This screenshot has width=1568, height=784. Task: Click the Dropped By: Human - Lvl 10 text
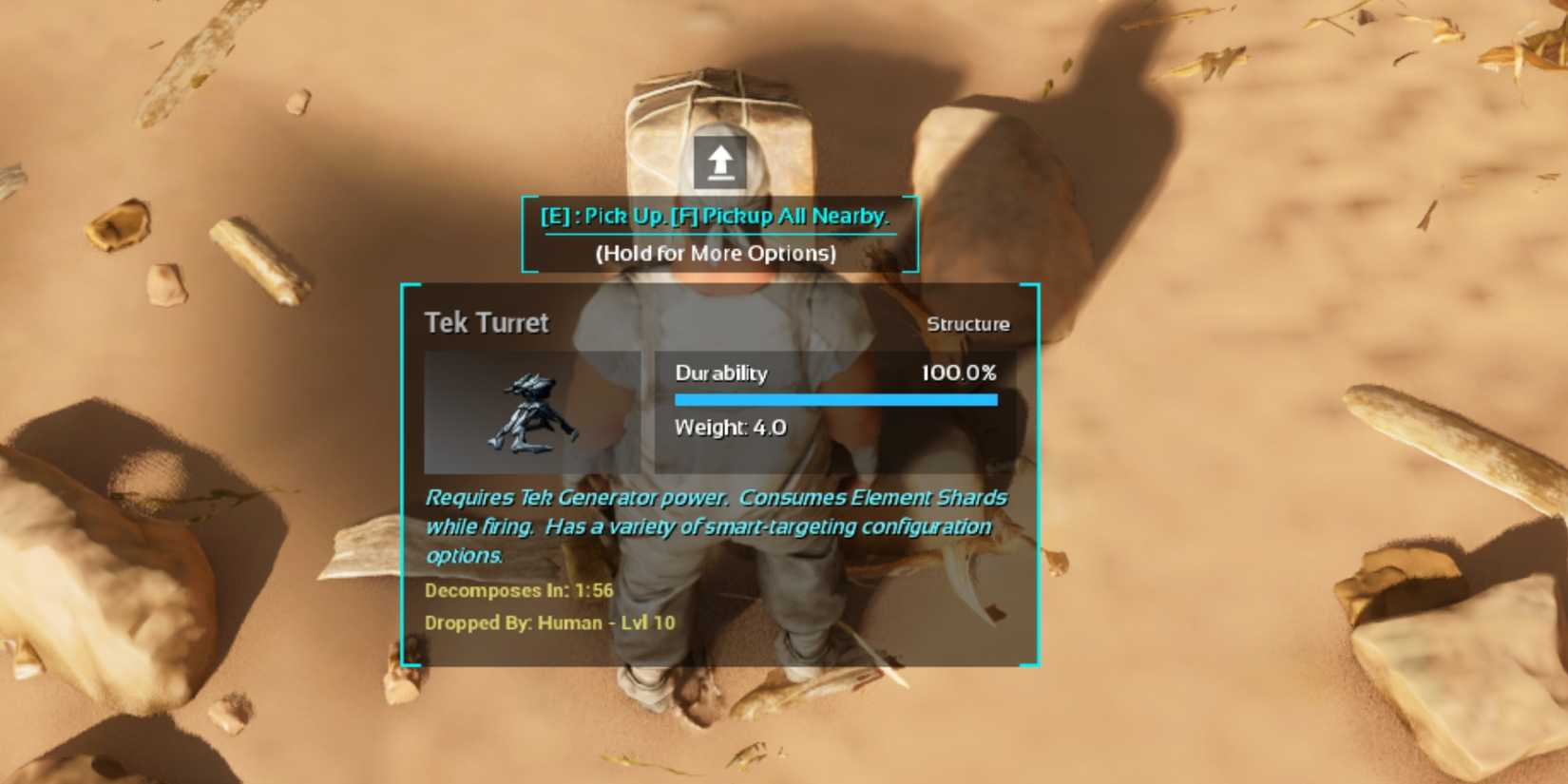click(549, 623)
